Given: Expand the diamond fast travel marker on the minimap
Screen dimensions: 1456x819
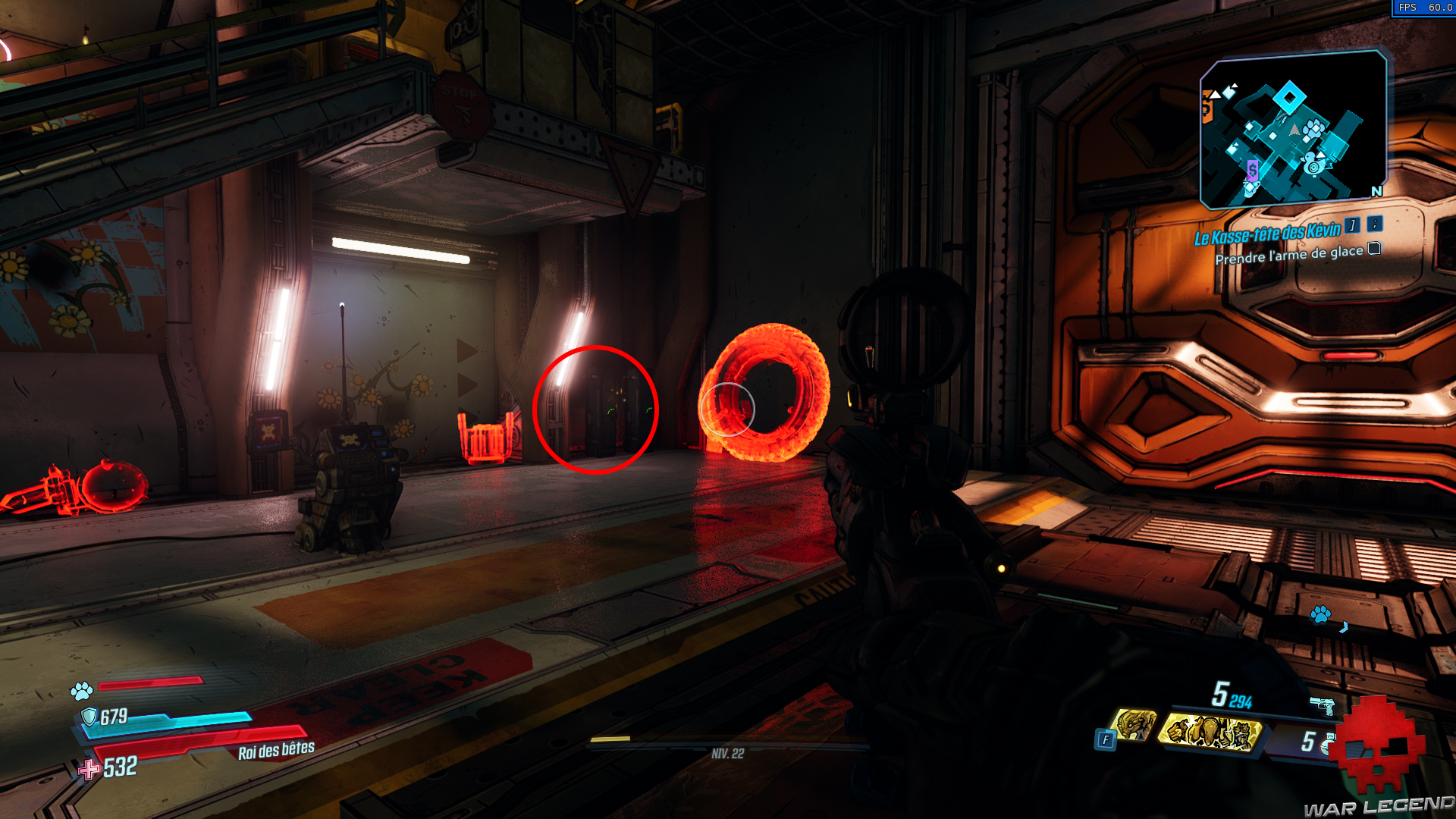Looking at the screenshot, I should tap(1289, 98).
